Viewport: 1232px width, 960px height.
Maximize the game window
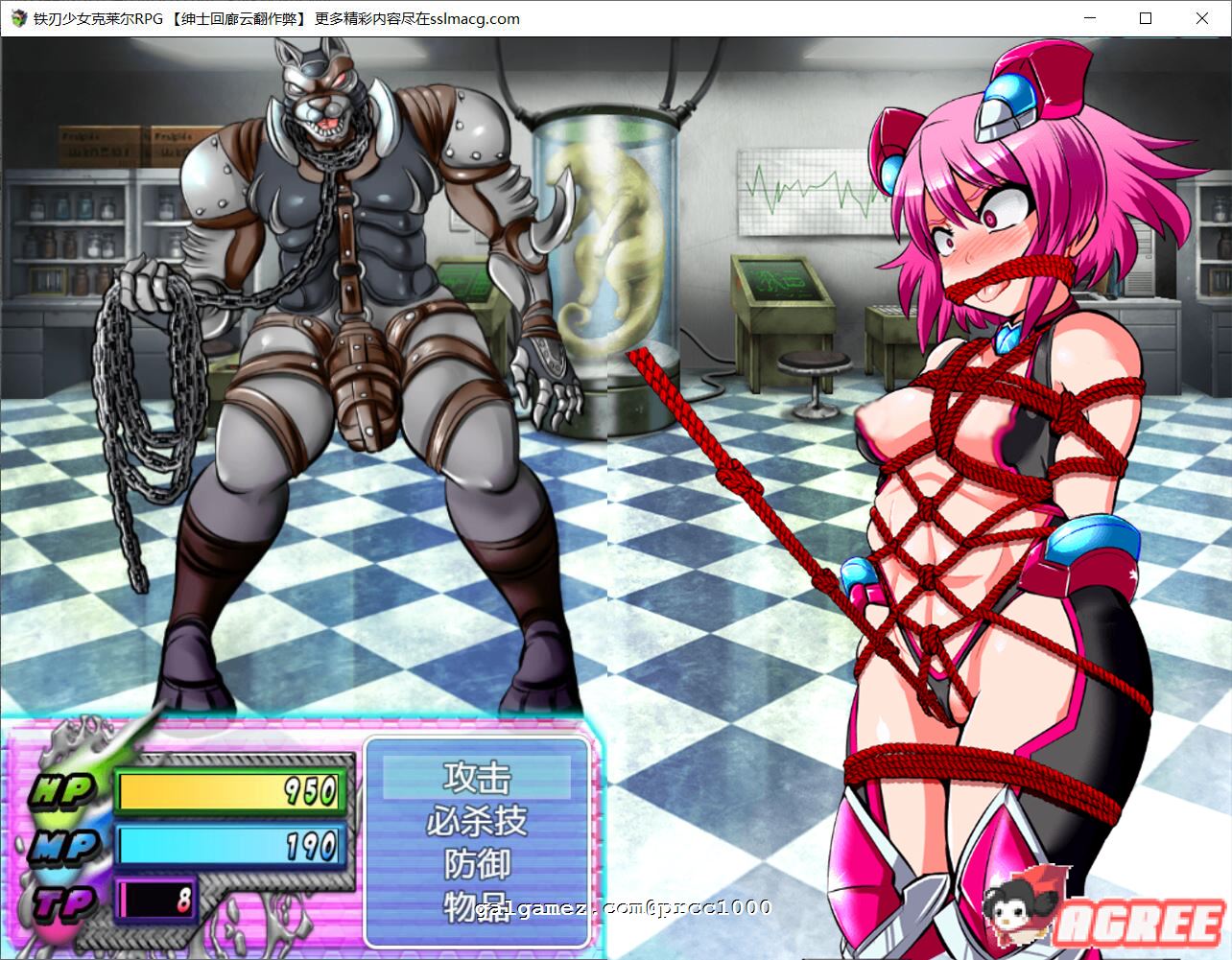pos(1146,18)
